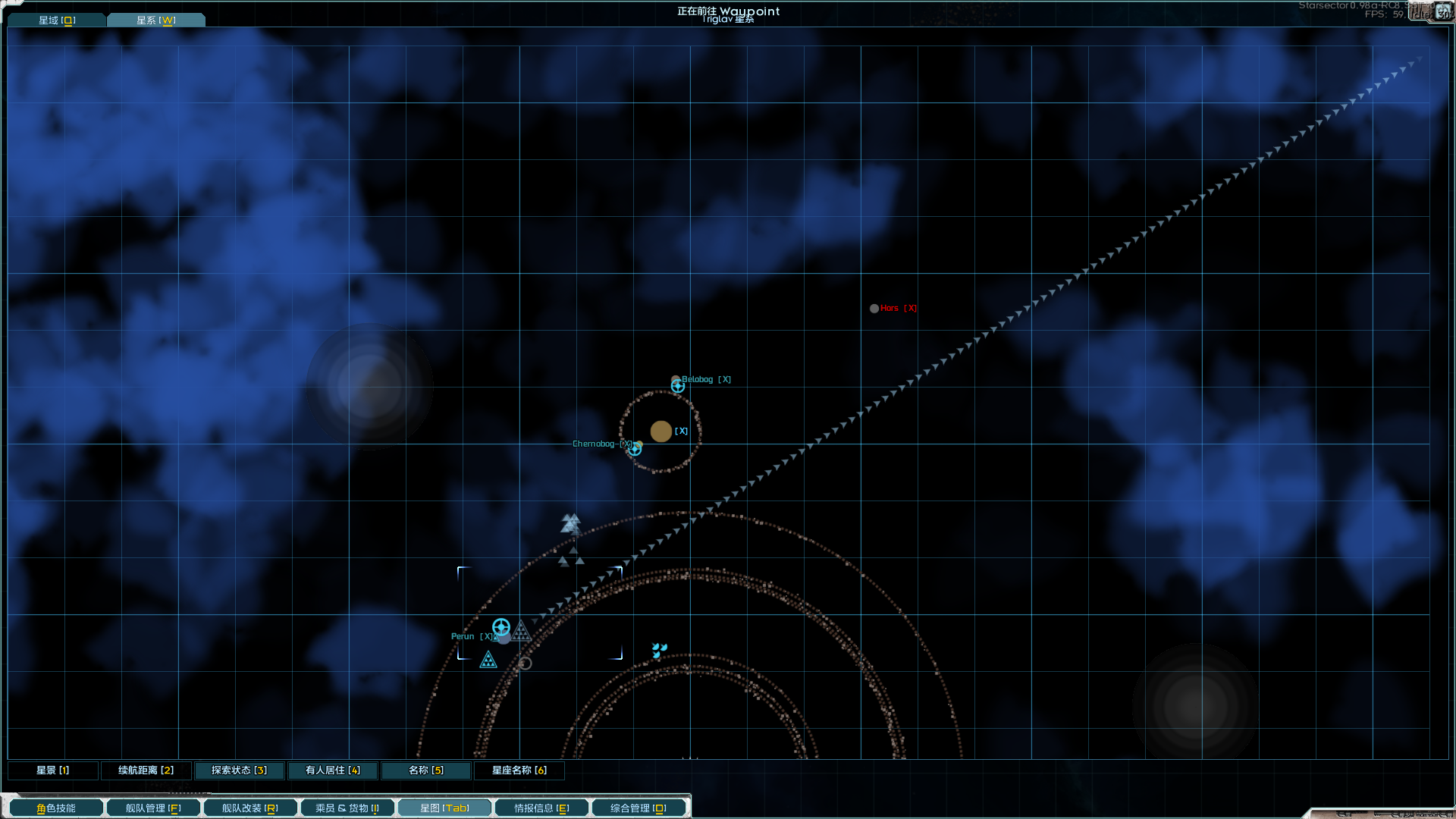Open the 情报信息 [E] intel screen
Viewport: 1456px width, 819px height.
(541, 807)
